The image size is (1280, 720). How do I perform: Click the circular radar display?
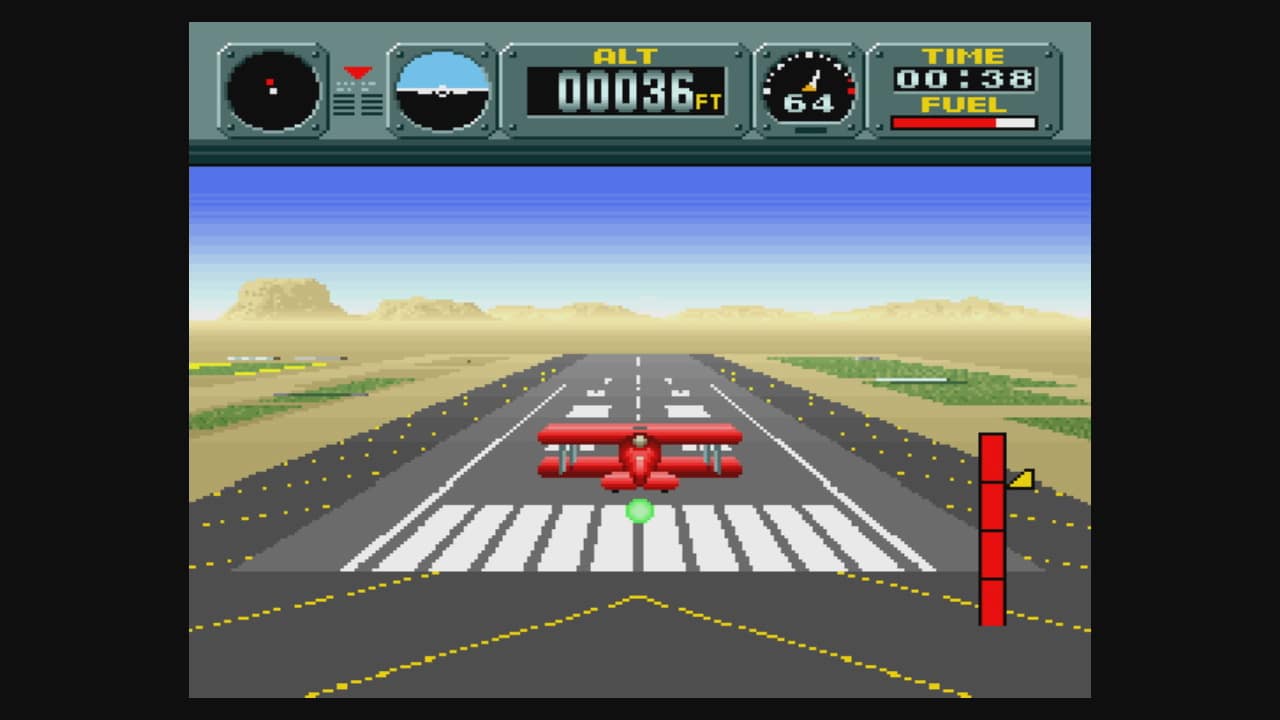[273, 91]
